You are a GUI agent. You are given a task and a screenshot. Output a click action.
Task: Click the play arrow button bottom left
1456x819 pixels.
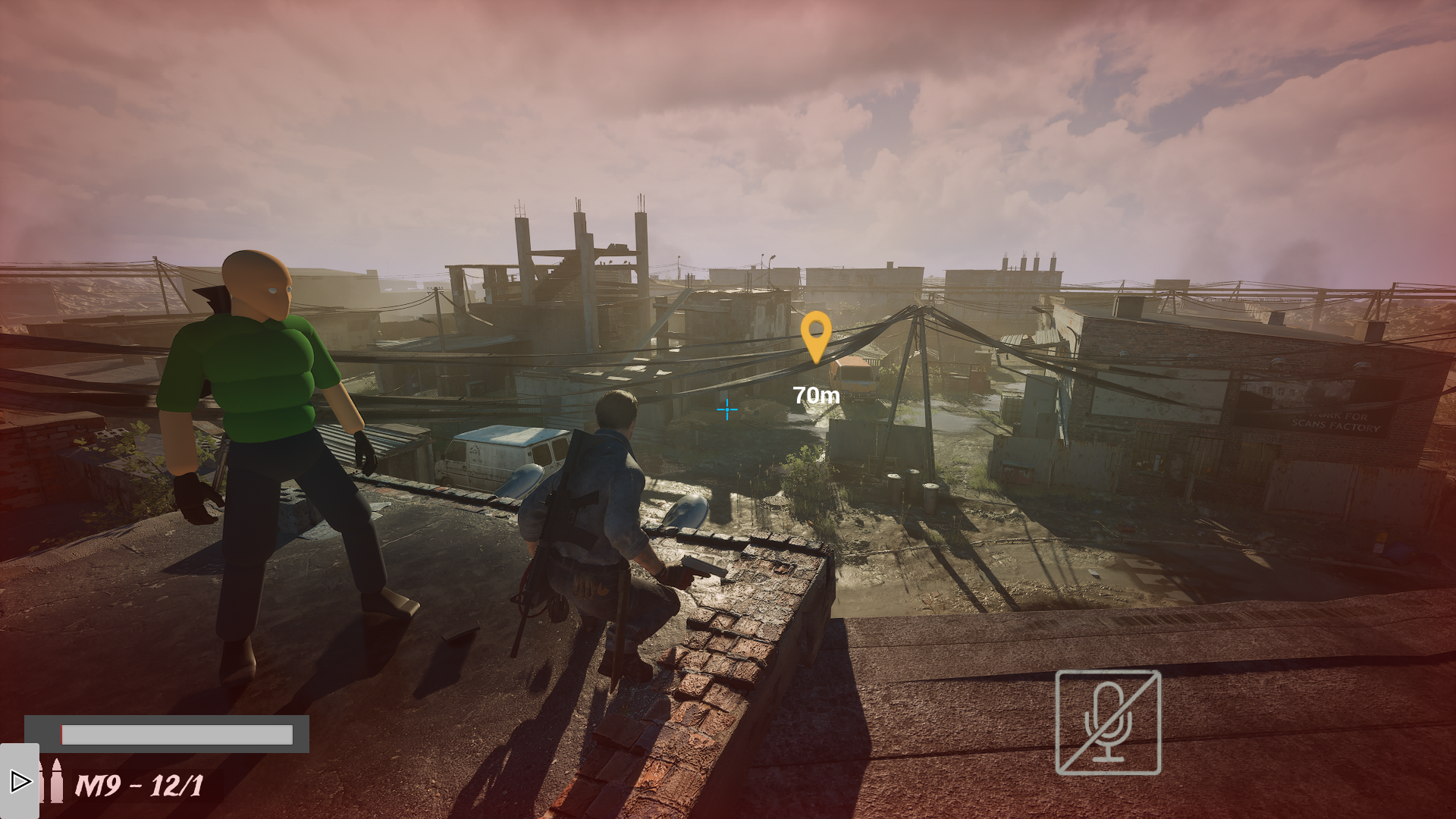click(x=20, y=780)
